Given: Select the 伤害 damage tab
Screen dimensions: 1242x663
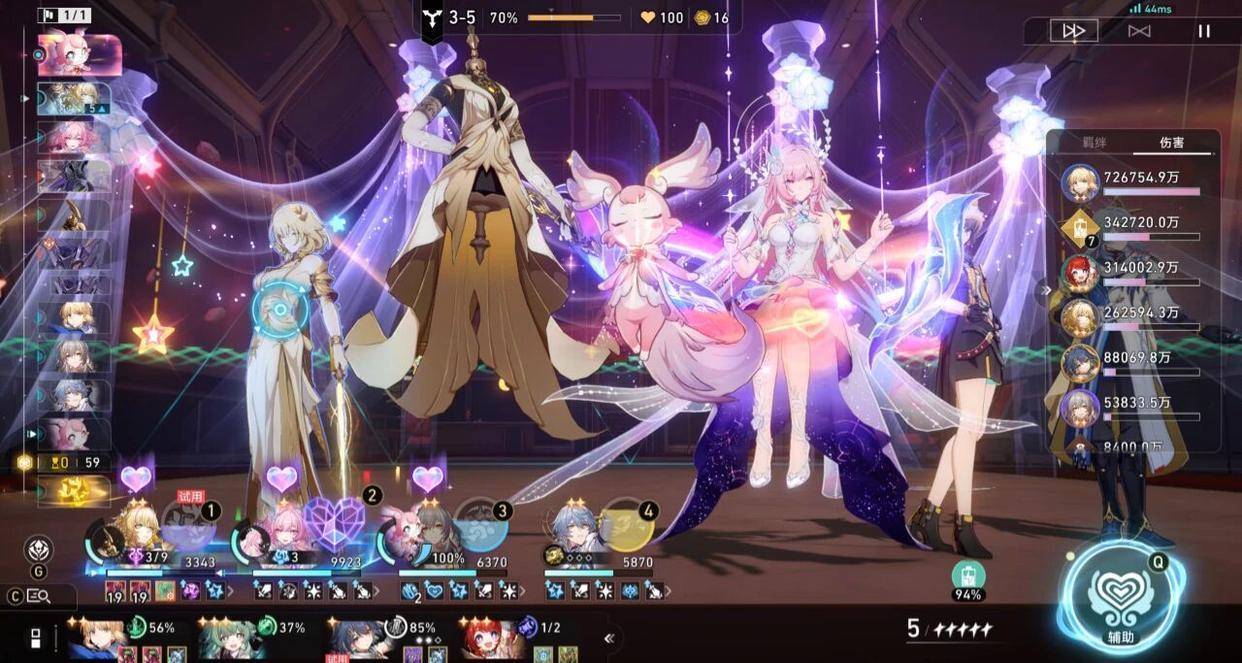Looking at the screenshot, I should tap(1171, 143).
